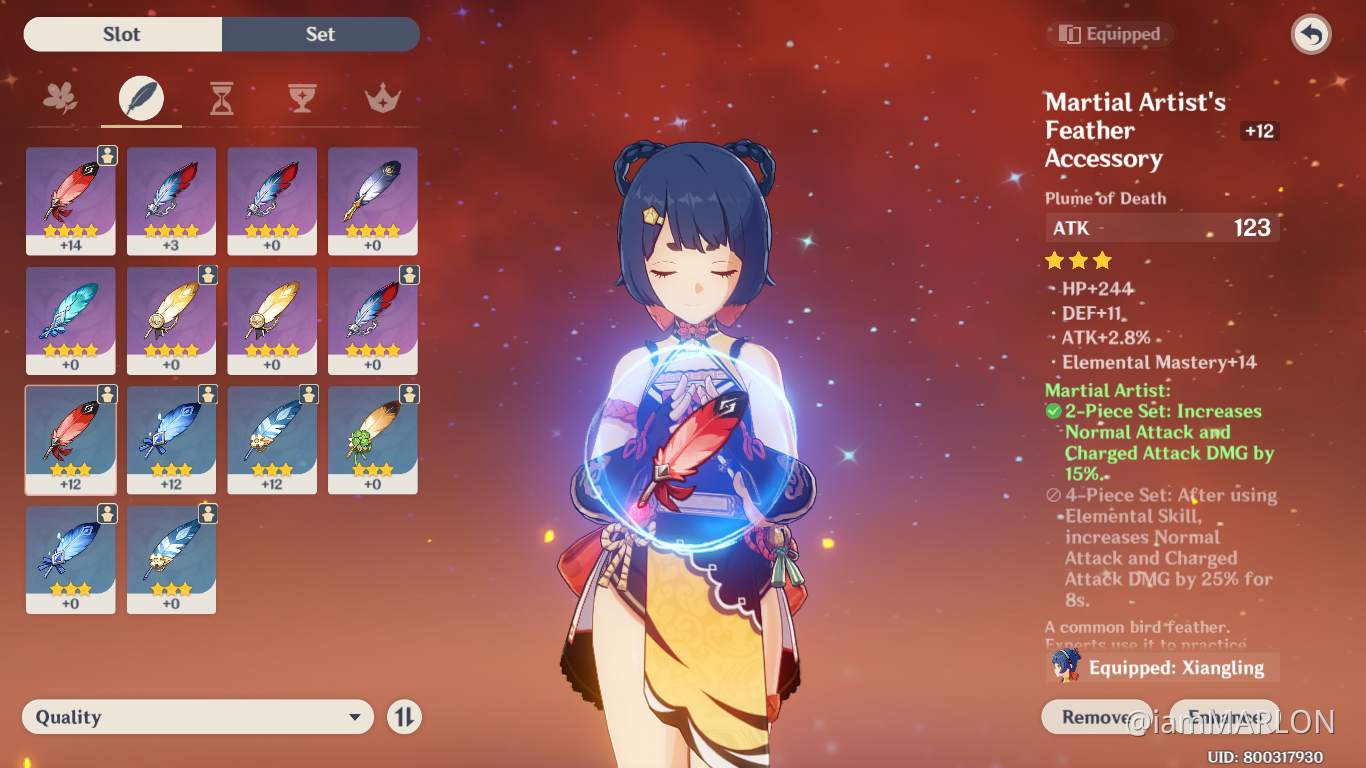Open the Quality sorting dropdown
Image resolution: width=1366 pixels, height=768 pixels.
[197, 716]
